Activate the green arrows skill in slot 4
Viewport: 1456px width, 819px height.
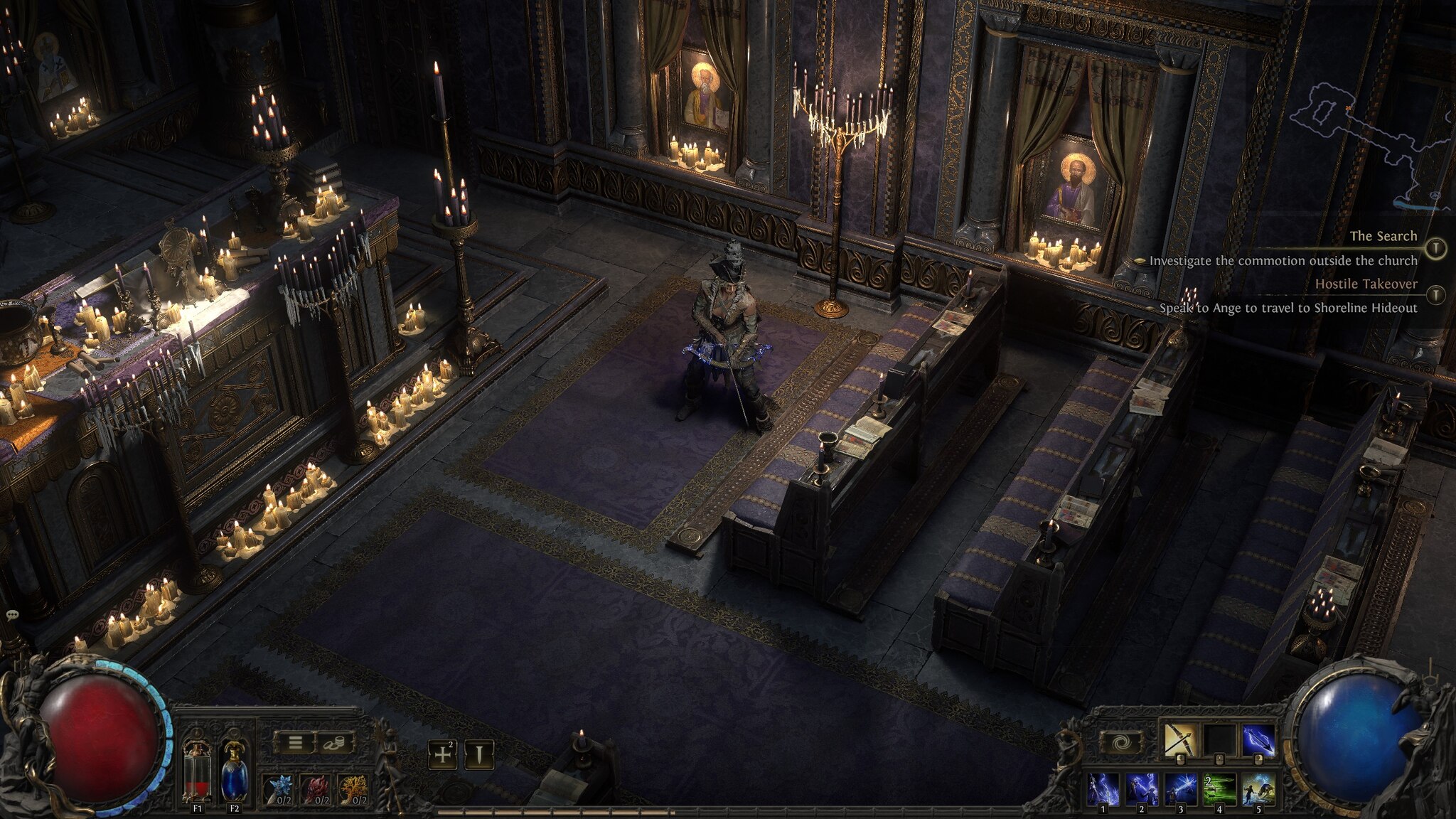click(1219, 789)
